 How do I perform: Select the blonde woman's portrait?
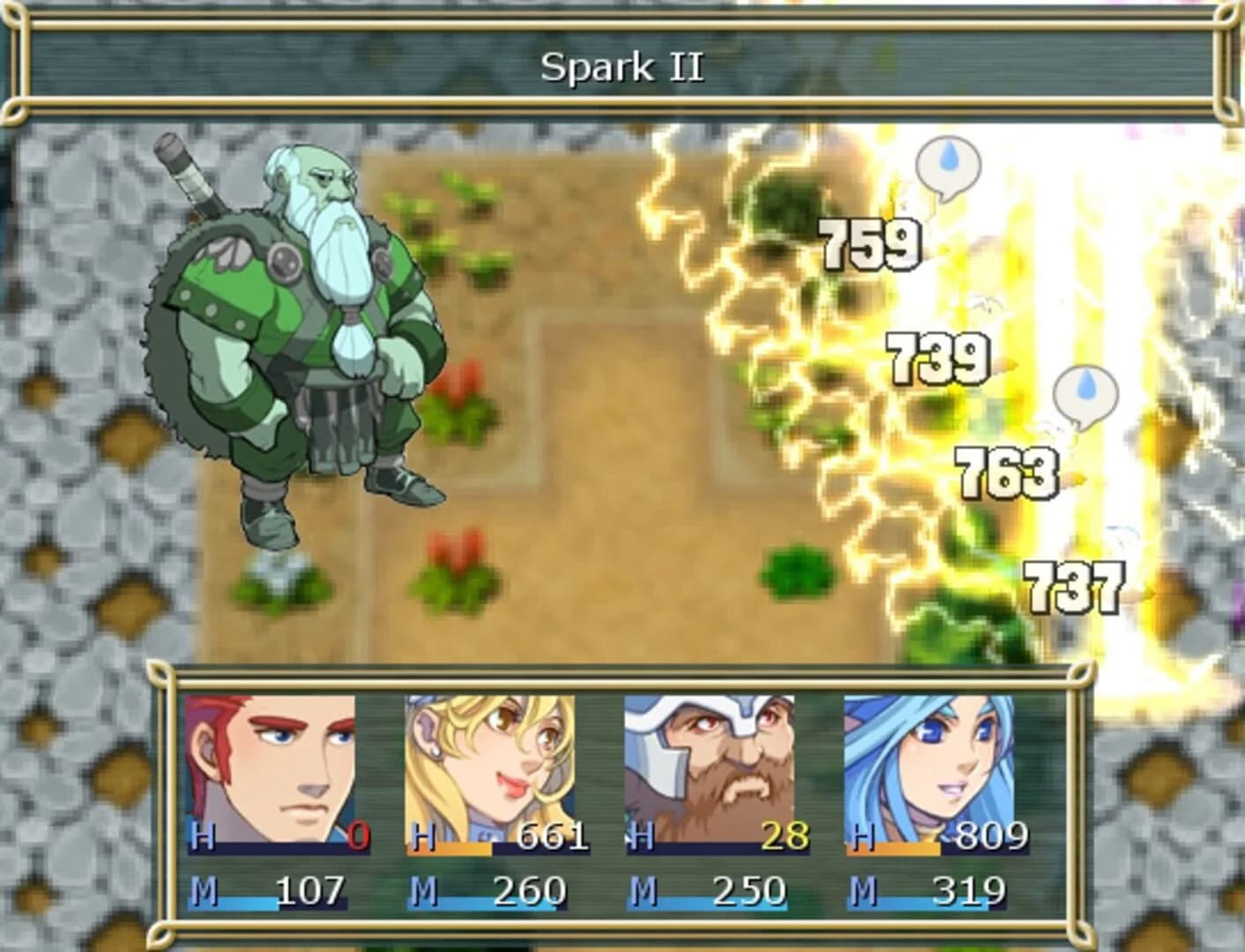(x=490, y=762)
